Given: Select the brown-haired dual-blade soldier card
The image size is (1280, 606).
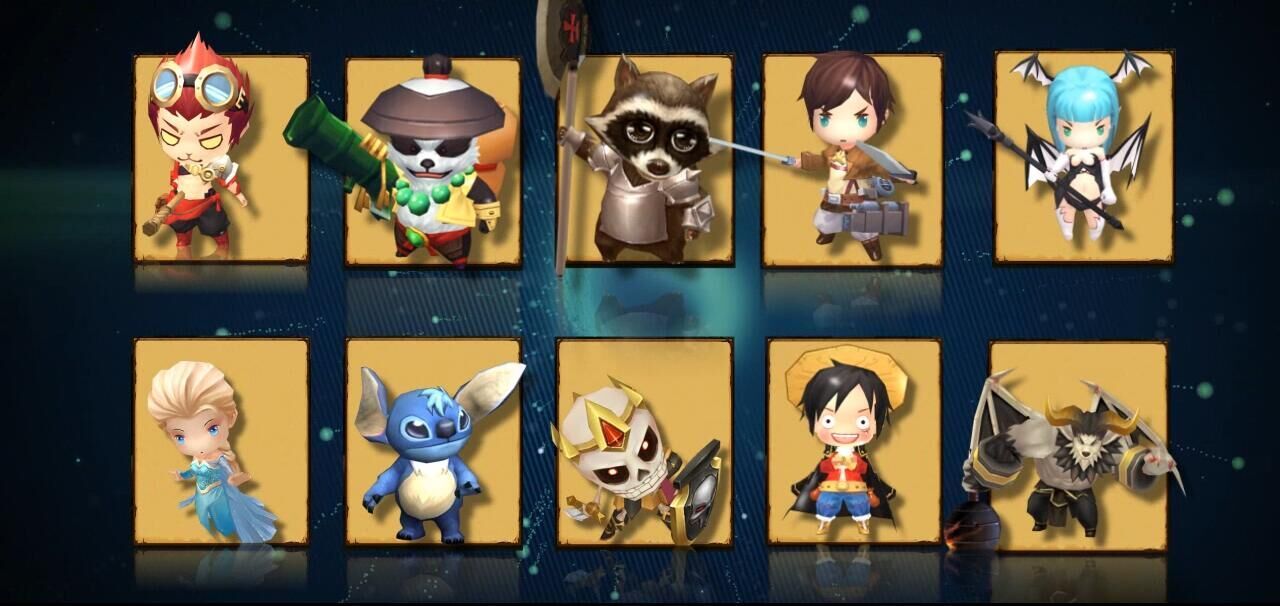Looking at the screenshot, I should (x=852, y=160).
